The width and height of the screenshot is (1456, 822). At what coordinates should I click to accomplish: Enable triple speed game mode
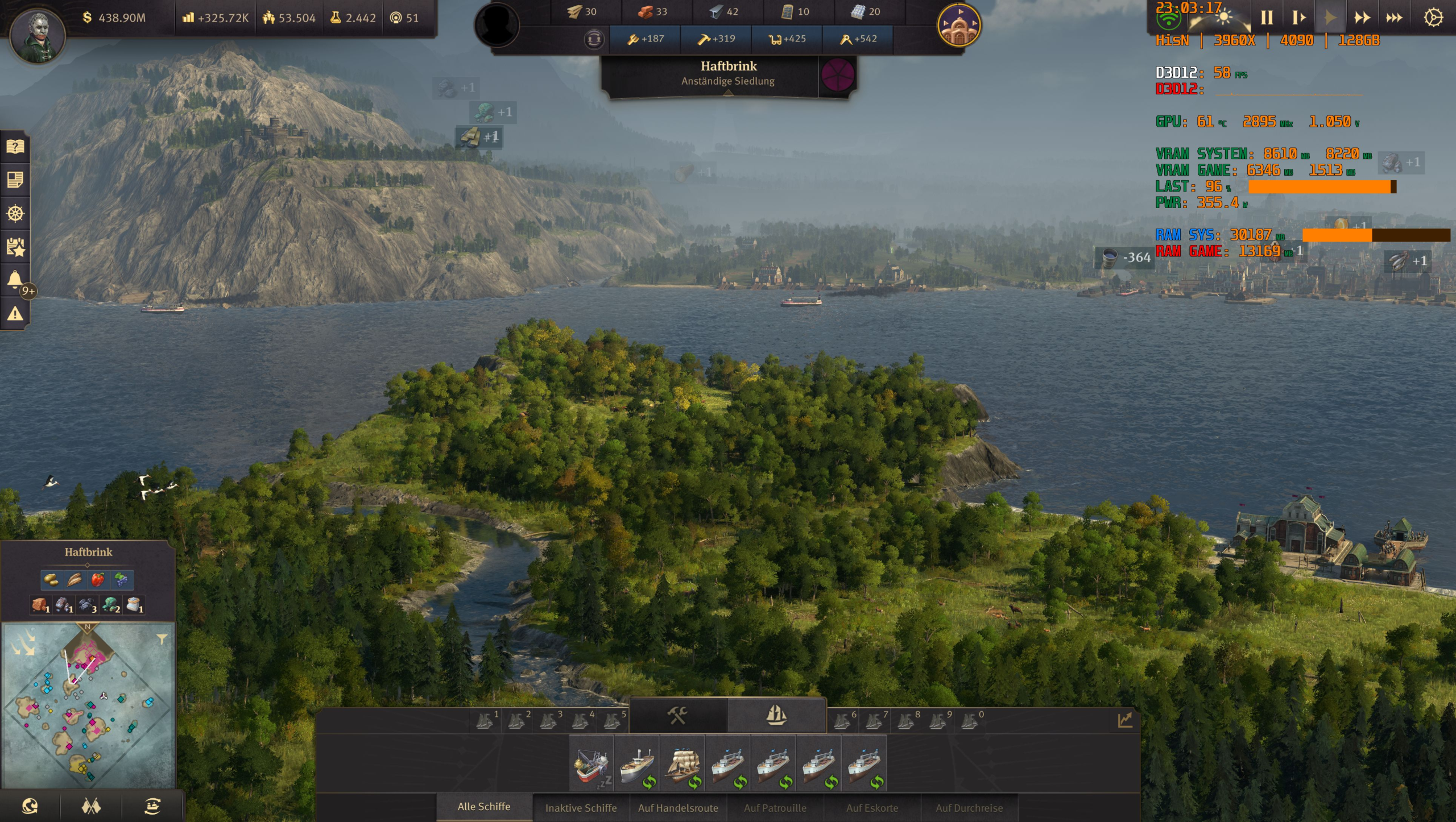[x=1395, y=17]
